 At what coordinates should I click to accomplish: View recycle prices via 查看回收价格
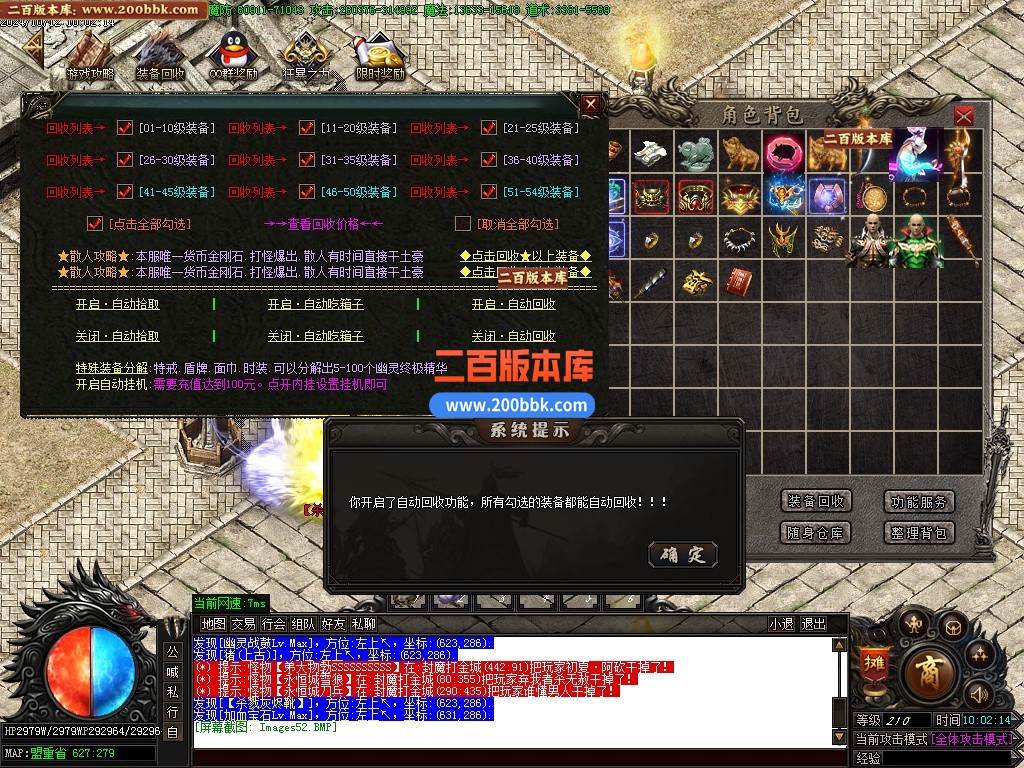click(x=323, y=224)
